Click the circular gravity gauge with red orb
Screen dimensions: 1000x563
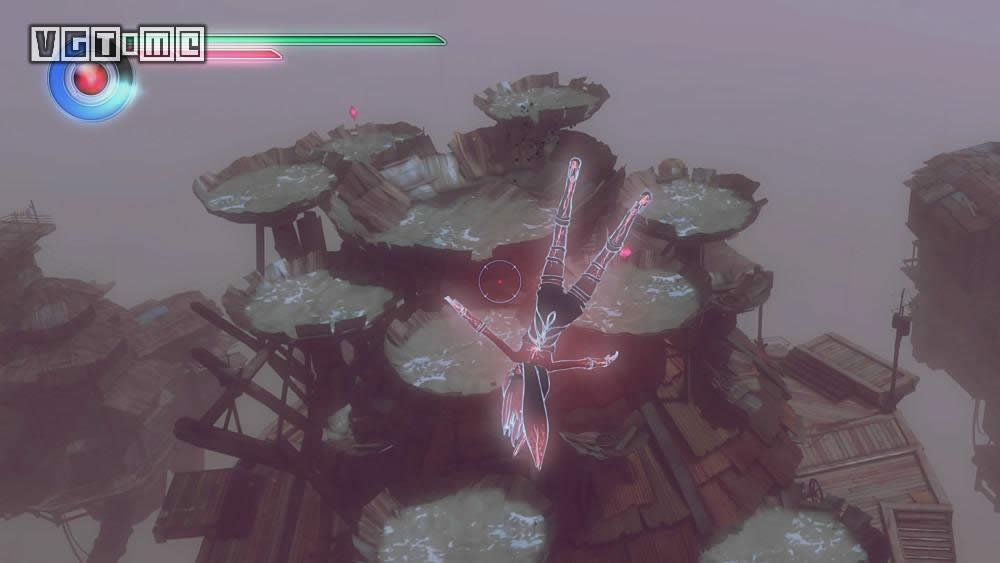[x=91, y=83]
